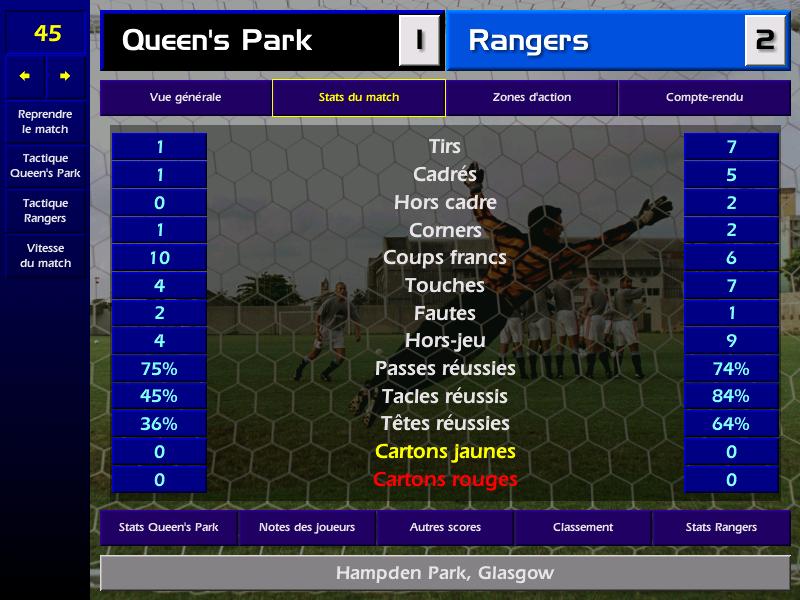The height and width of the screenshot is (600, 800).
Task: Open the Classement table
Action: (x=583, y=527)
